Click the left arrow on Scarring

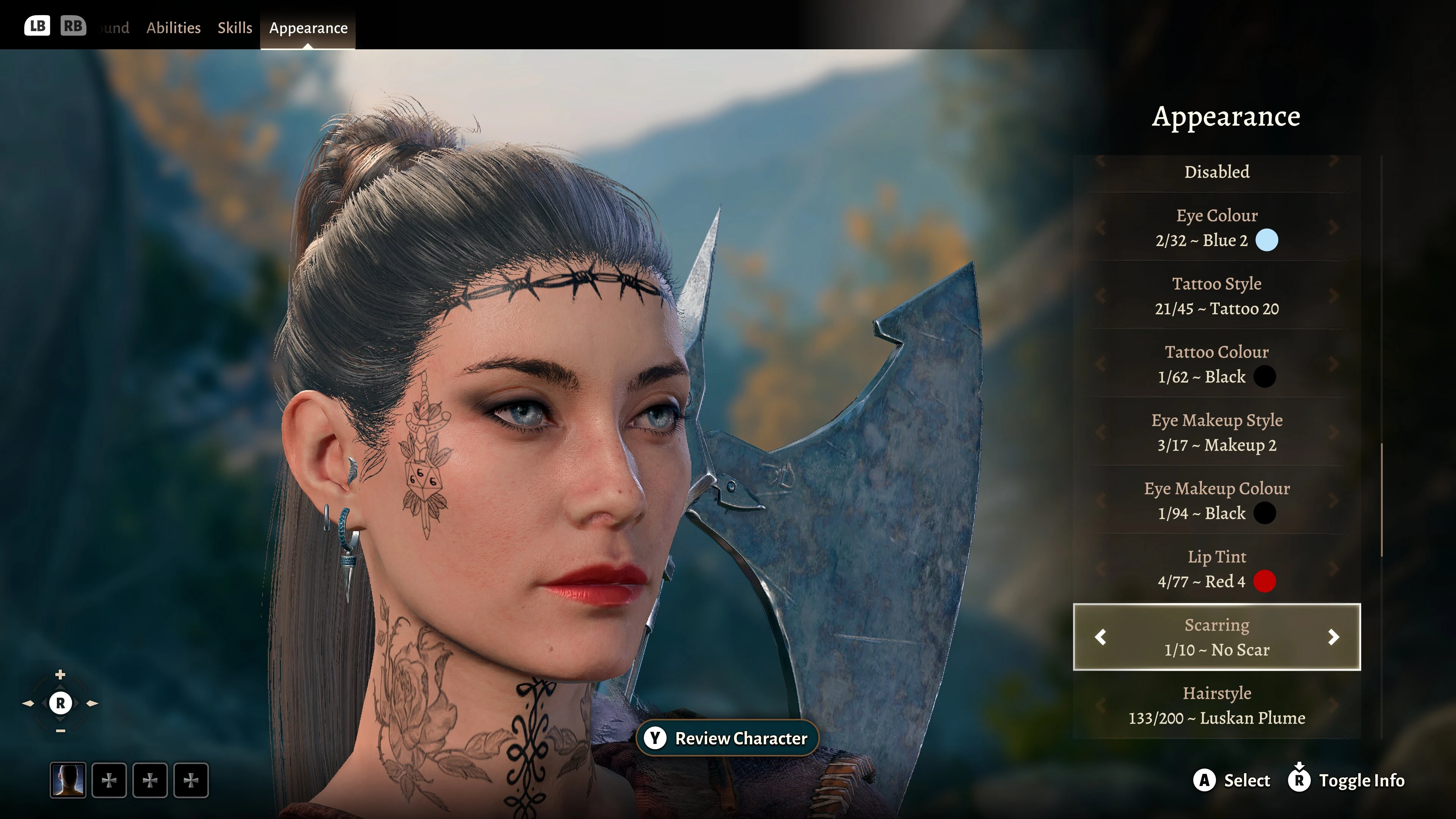pos(1100,637)
